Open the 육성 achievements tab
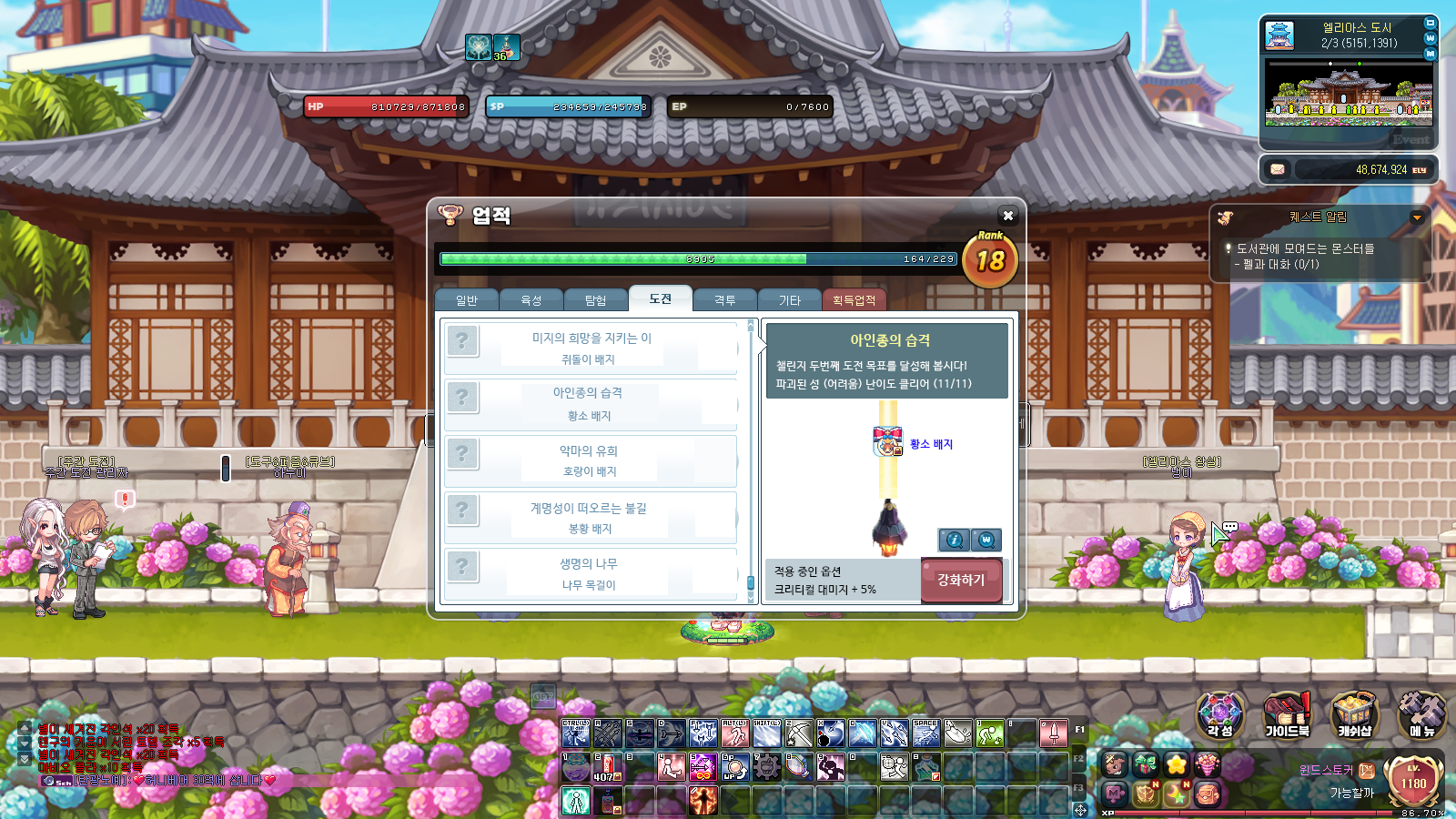Screen dimensions: 1456x819 531,300
